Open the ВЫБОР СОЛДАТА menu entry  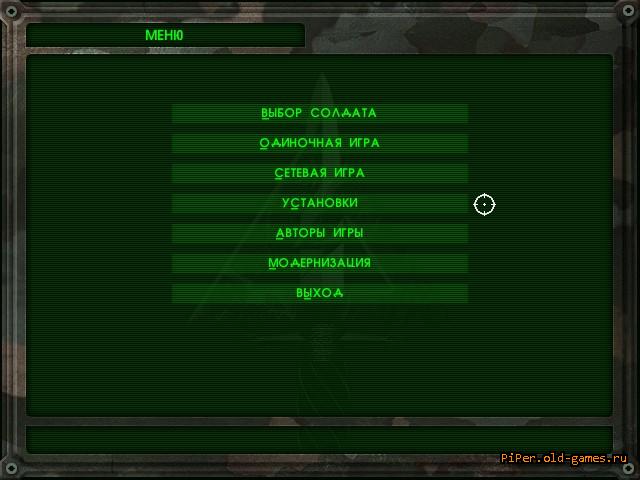pyautogui.click(x=319, y=113)
